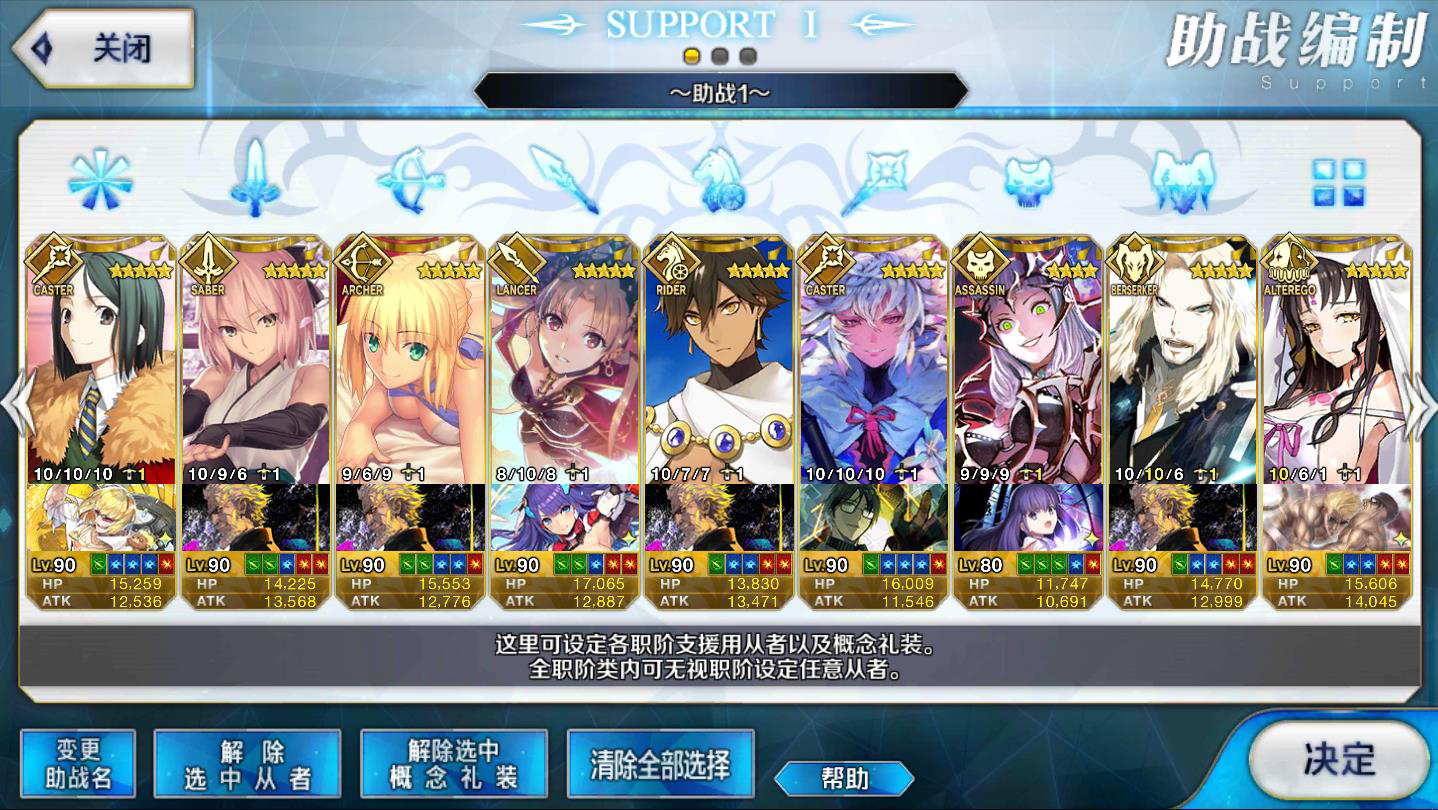Confirm with the 决定 button
1438x810 pixels.
pyautogui.click(x=1338, y=759)
